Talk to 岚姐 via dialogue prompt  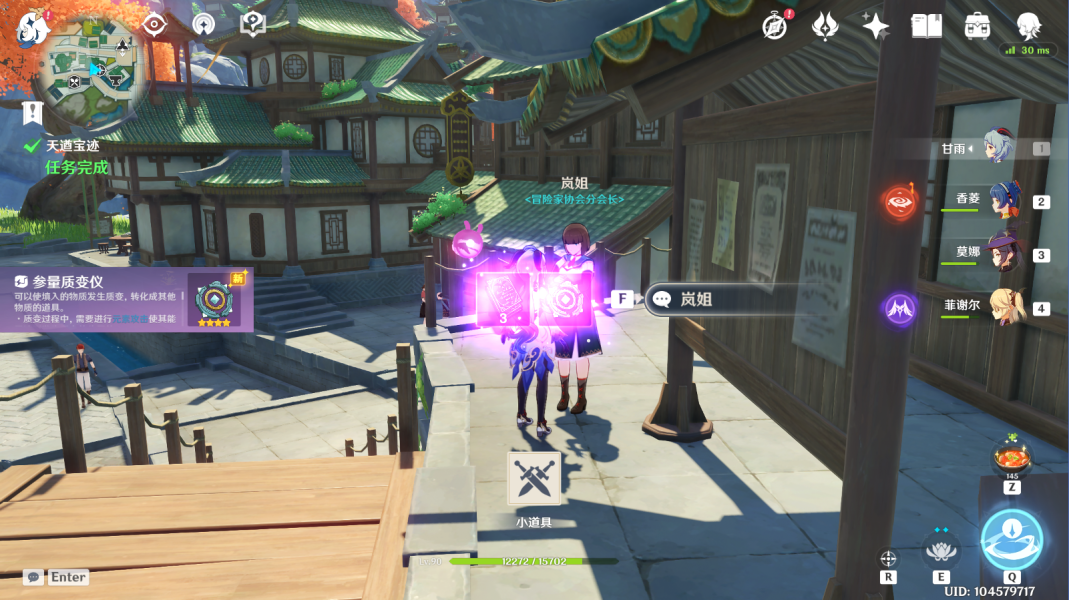[722, 299]
